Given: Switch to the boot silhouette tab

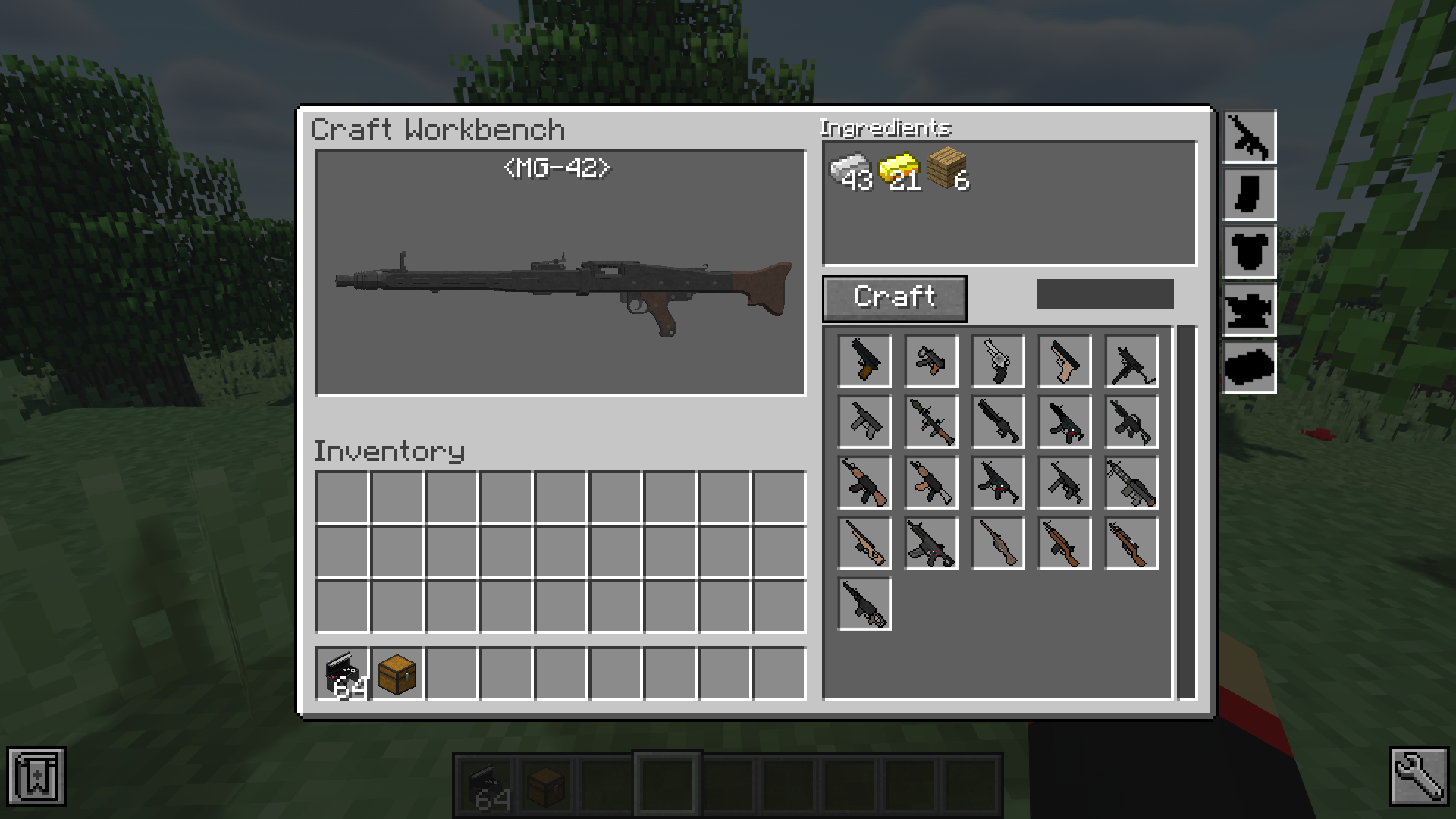Looking at the screenshot, I should [x=1250, y=195].
